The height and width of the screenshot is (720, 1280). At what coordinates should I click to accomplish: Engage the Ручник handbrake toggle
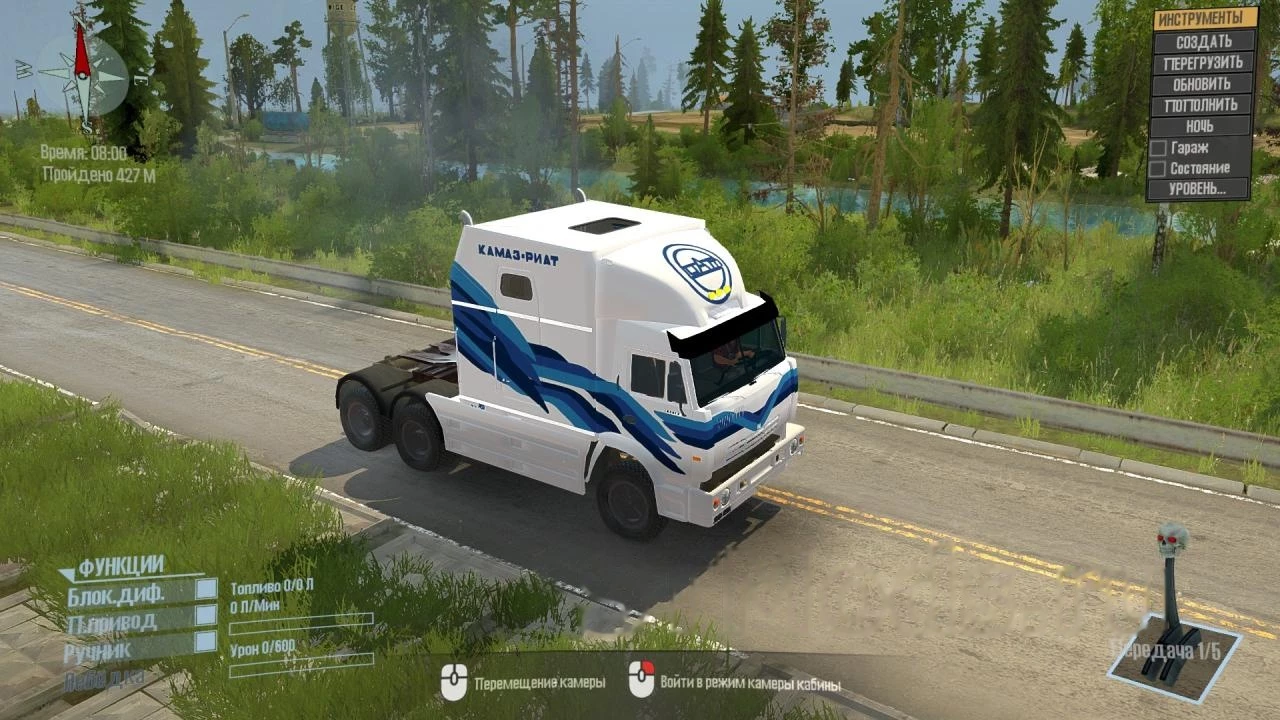206,641
